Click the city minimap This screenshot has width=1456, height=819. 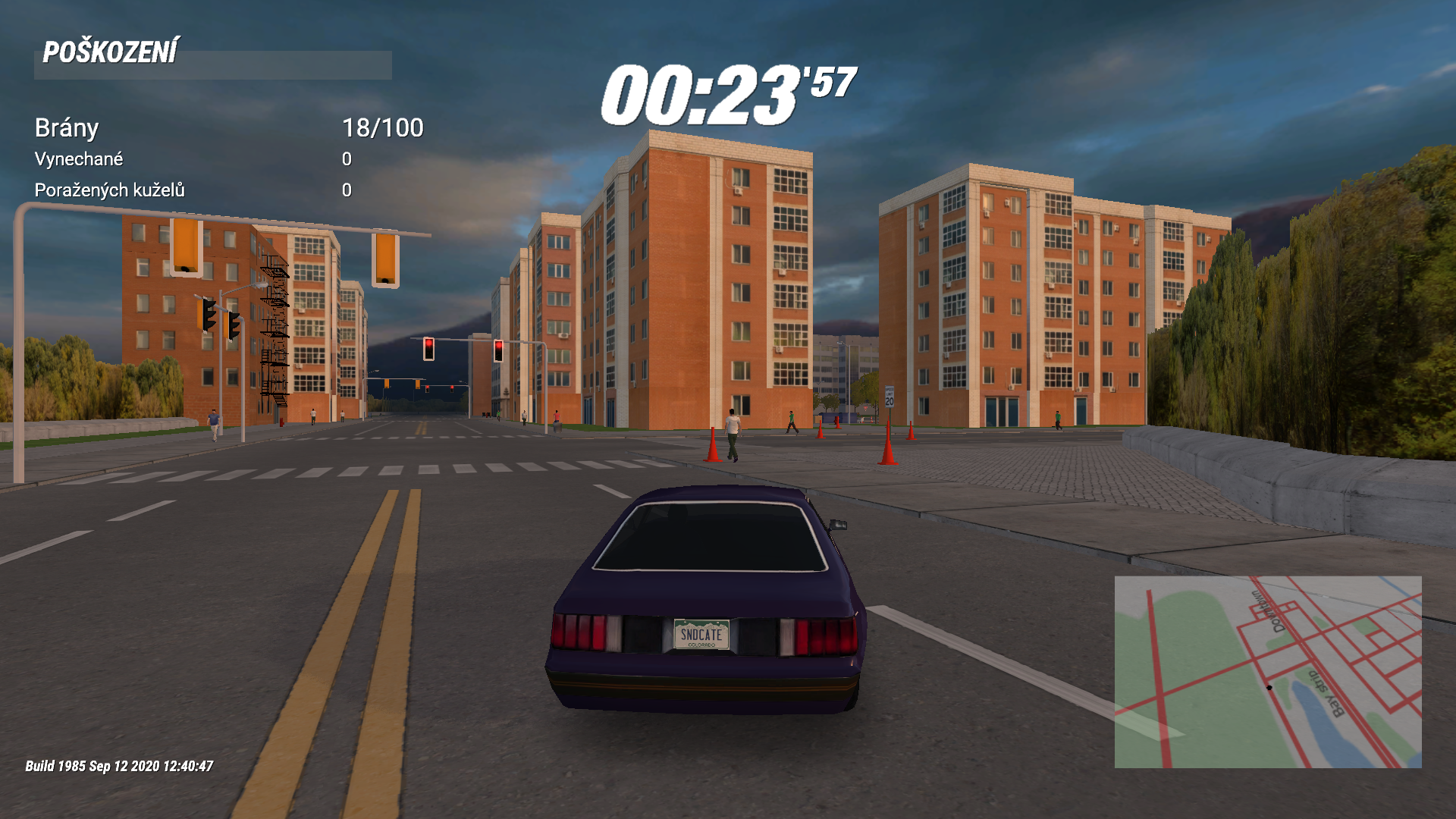(1267, 672)
